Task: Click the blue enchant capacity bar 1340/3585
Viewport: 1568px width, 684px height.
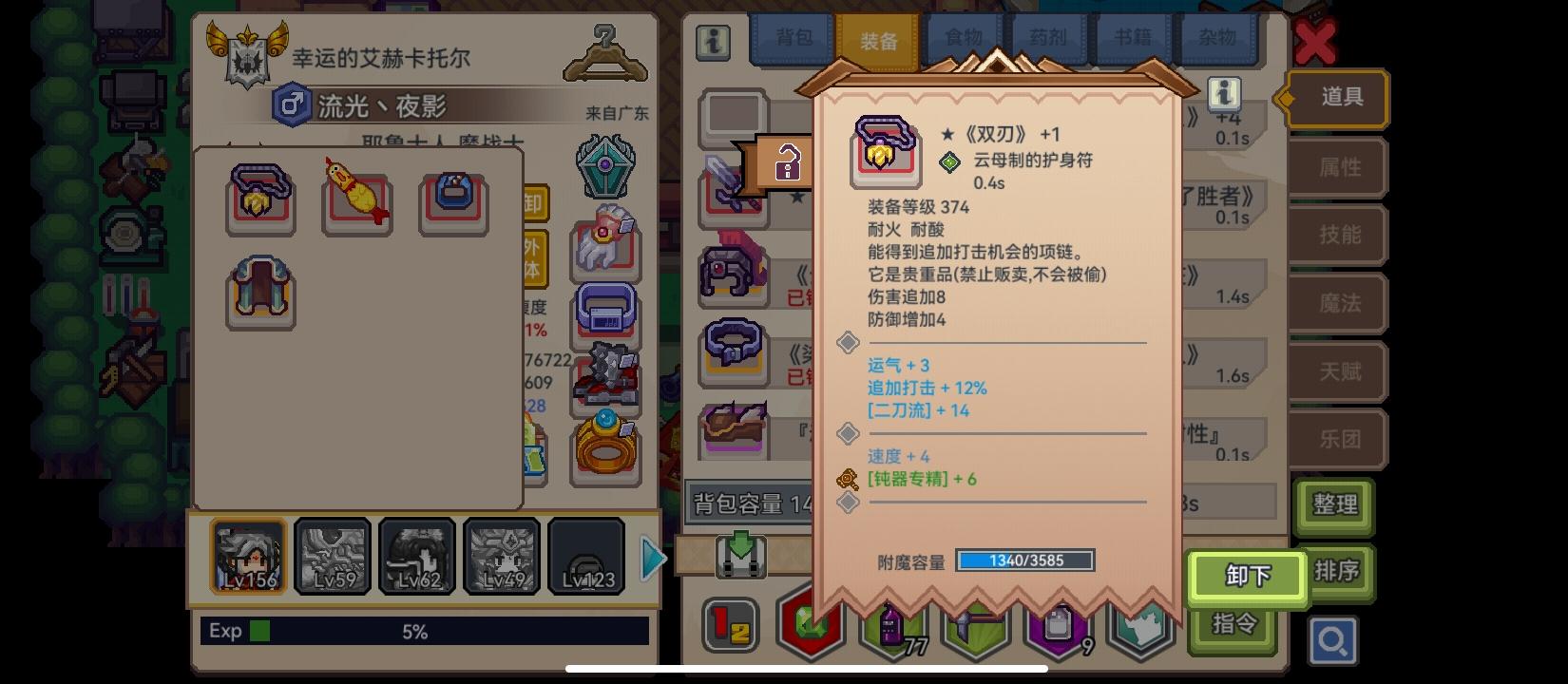Action: pyautogui.click(x=1024, y=560)
